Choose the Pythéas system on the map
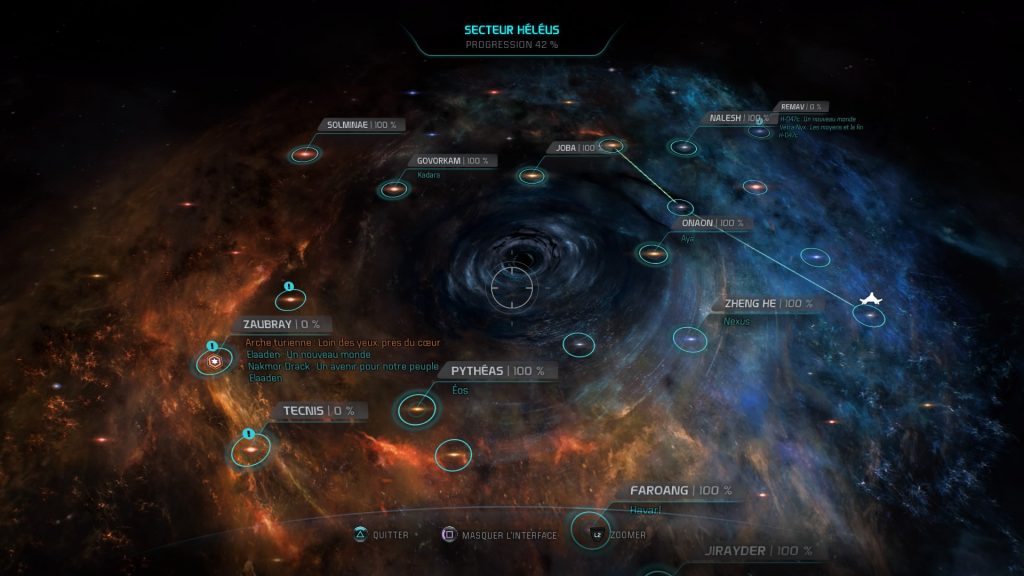 tap(417, 408)
